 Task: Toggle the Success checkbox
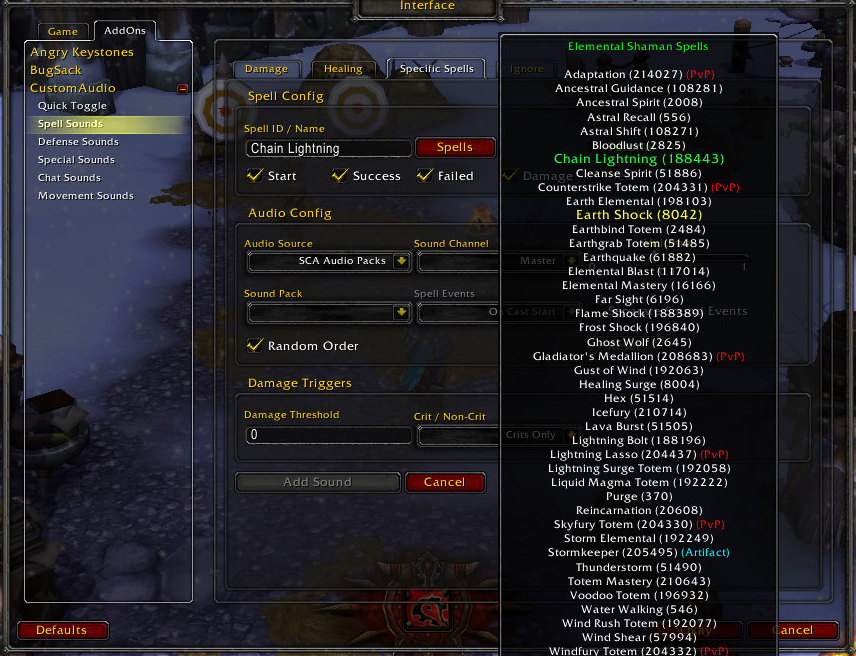341,176
